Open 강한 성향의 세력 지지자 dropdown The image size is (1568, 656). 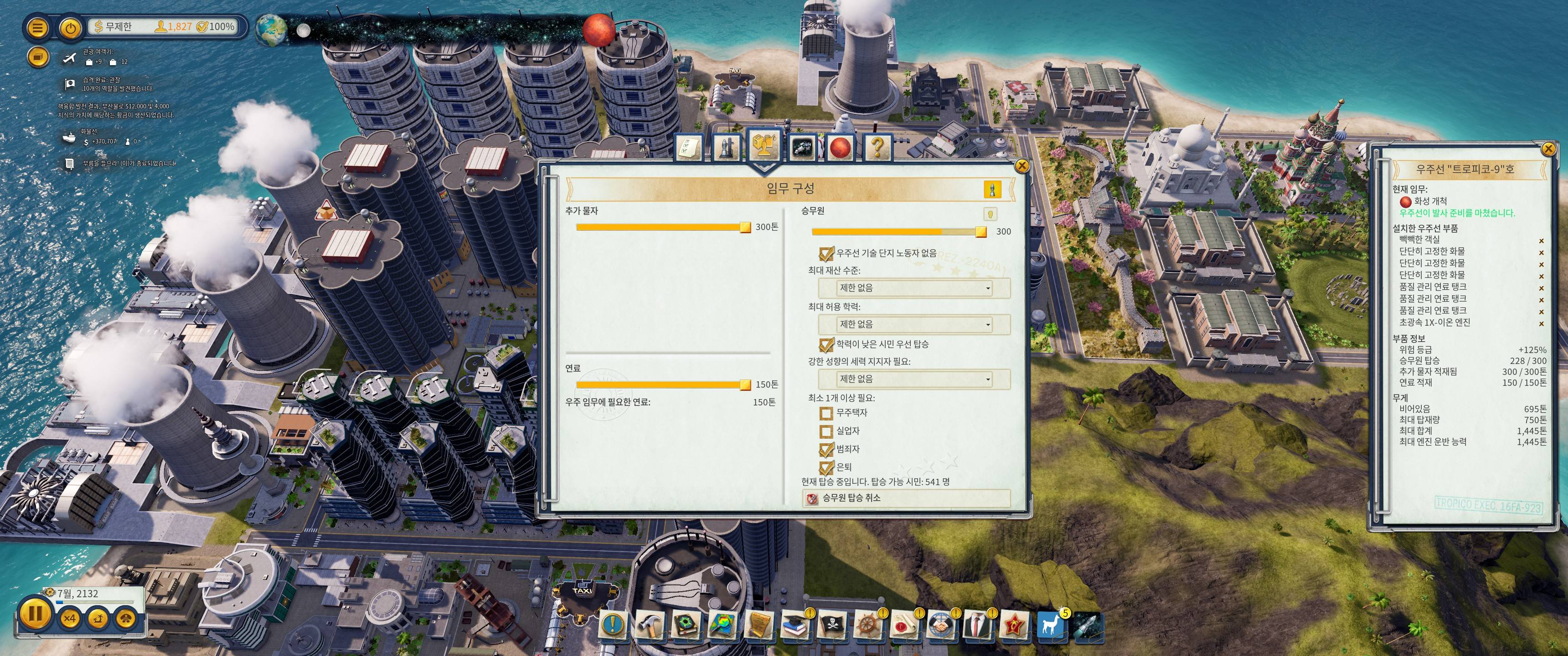[x=913, y=379]
